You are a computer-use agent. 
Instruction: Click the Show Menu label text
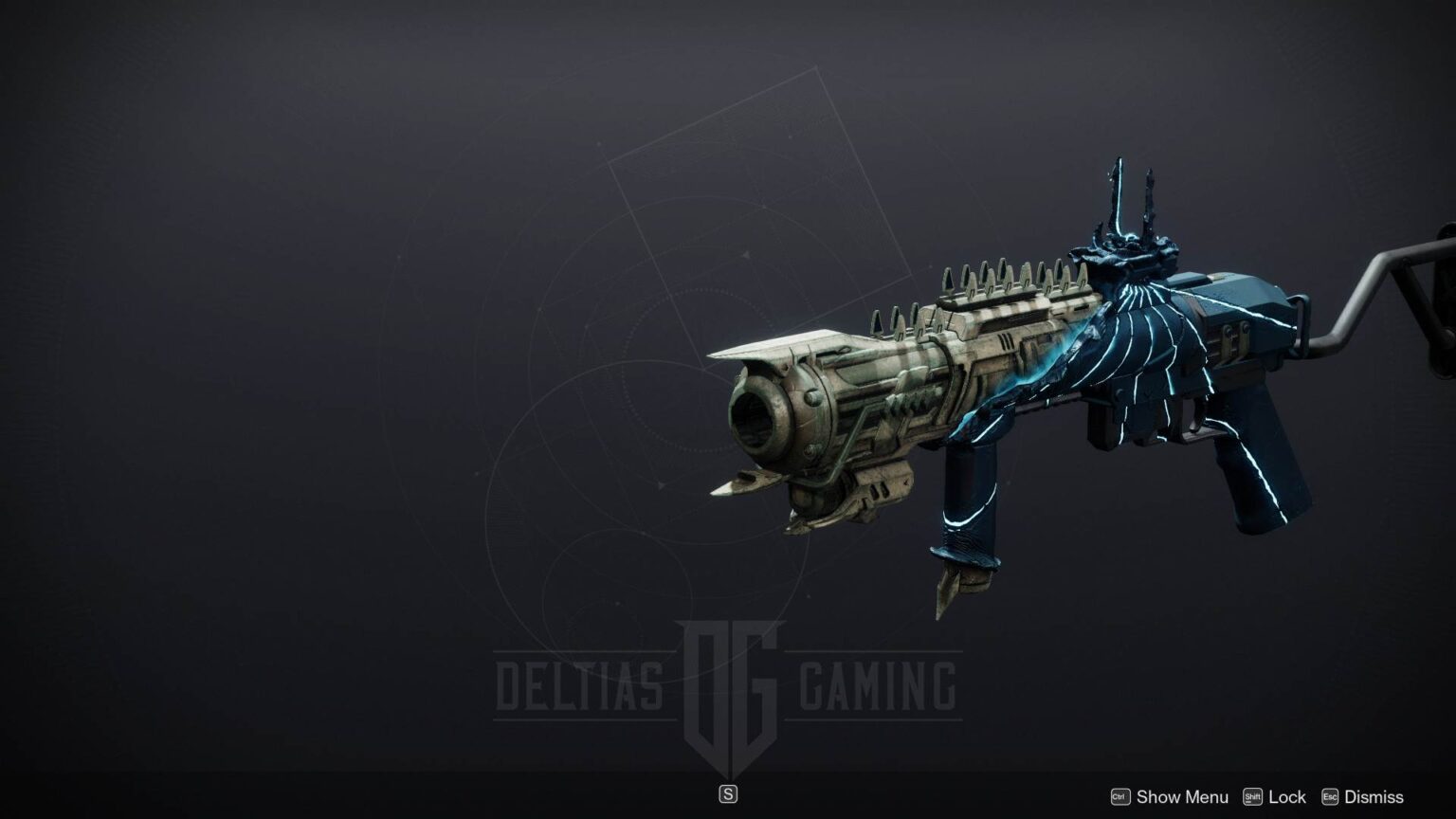(x=1181, y=797)
